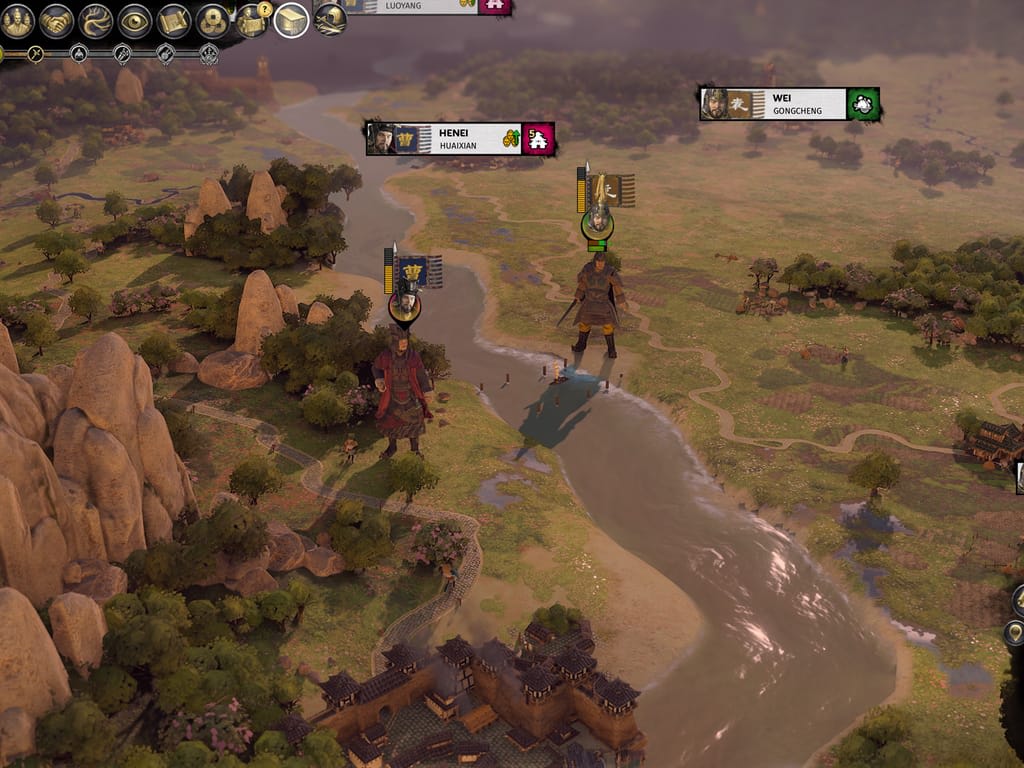Select the Wei Gongcheng settlement label

click(789, 104)
